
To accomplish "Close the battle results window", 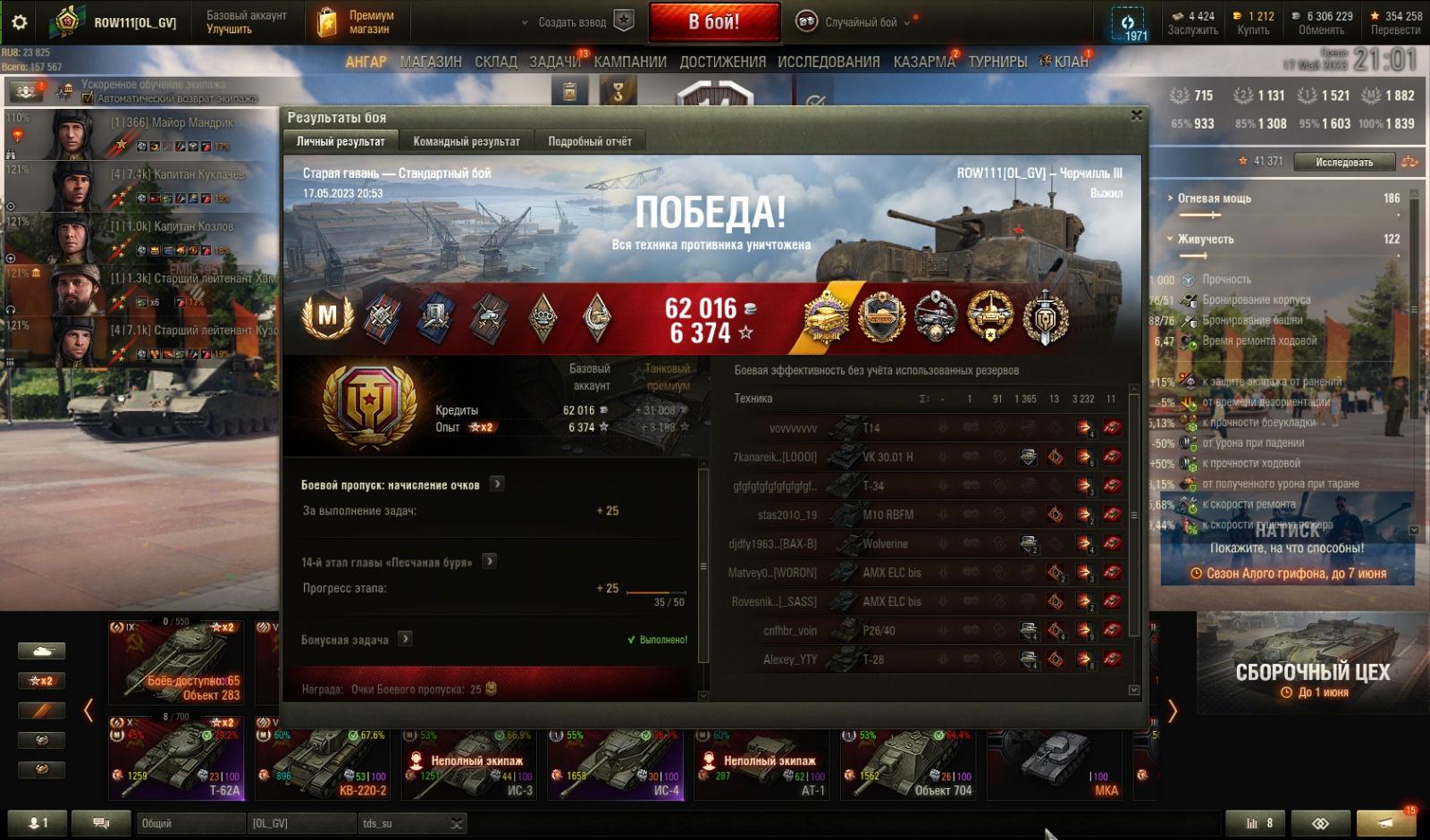I will tap(1136, 116).
